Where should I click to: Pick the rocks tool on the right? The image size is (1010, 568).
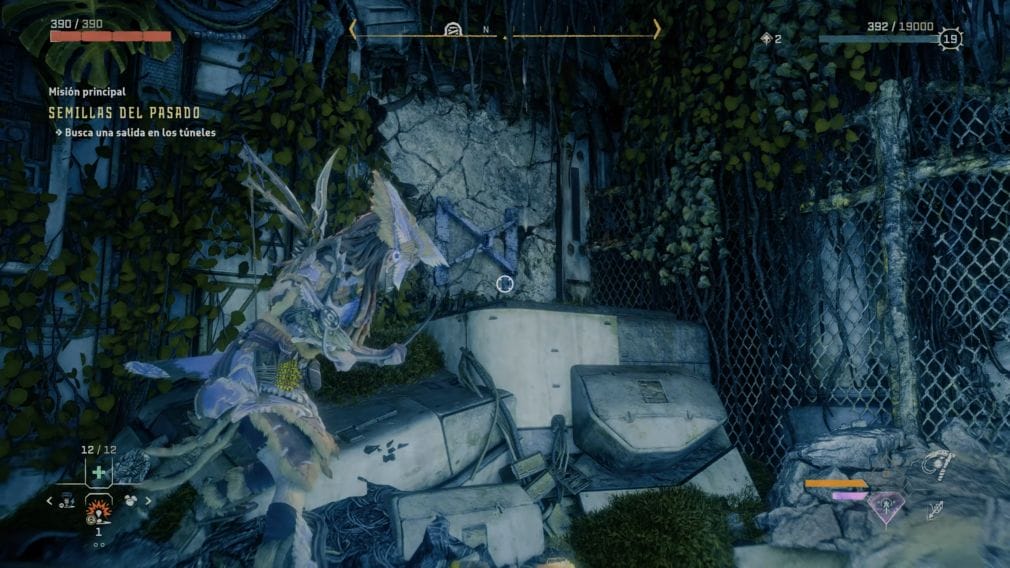[131, 500]
